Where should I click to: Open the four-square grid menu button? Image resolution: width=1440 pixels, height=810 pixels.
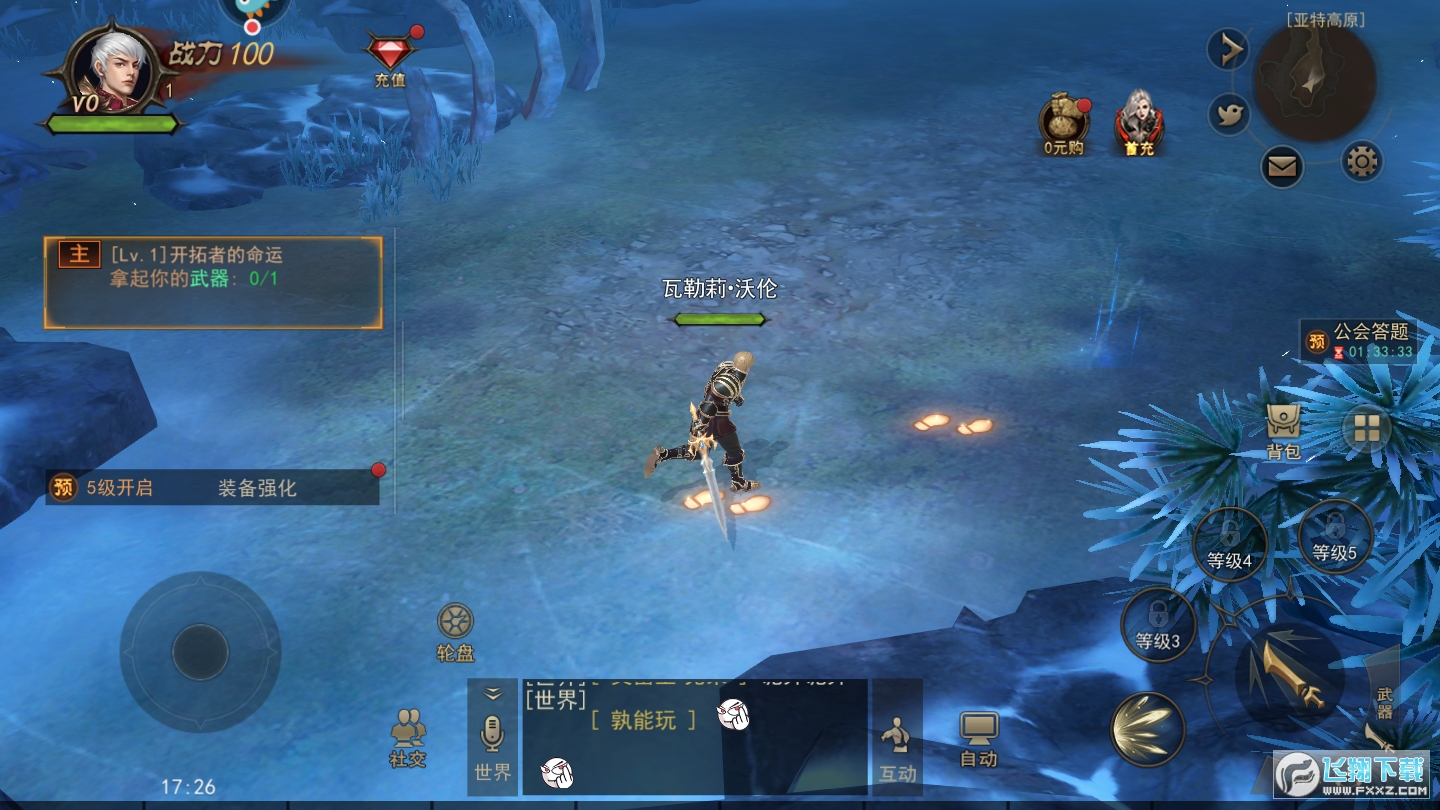point(1366,429)
